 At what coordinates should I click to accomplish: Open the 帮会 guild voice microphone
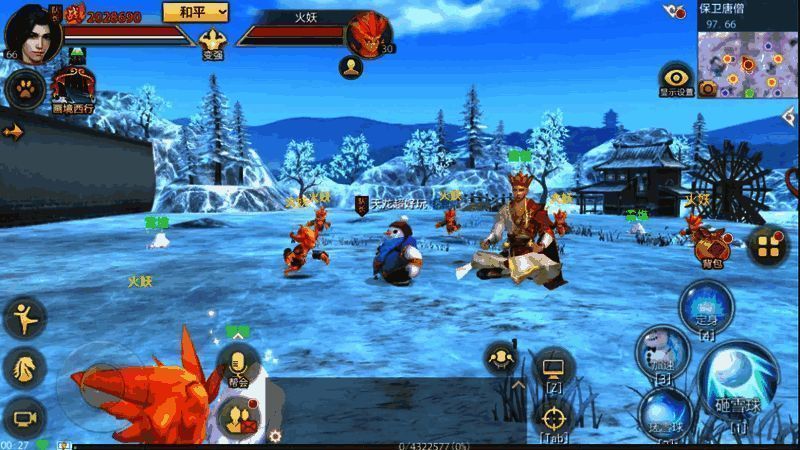(238, 365)
